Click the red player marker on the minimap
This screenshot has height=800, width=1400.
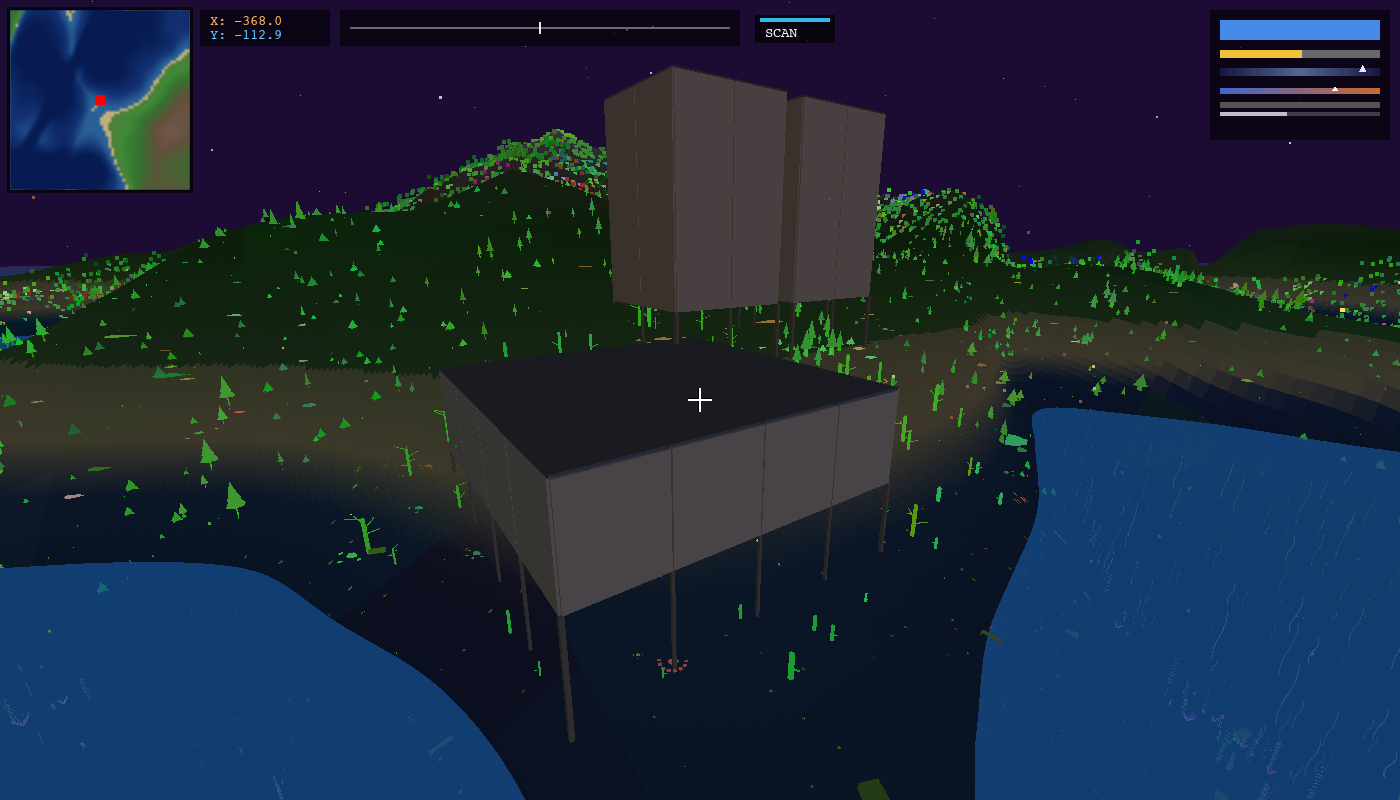98,100
